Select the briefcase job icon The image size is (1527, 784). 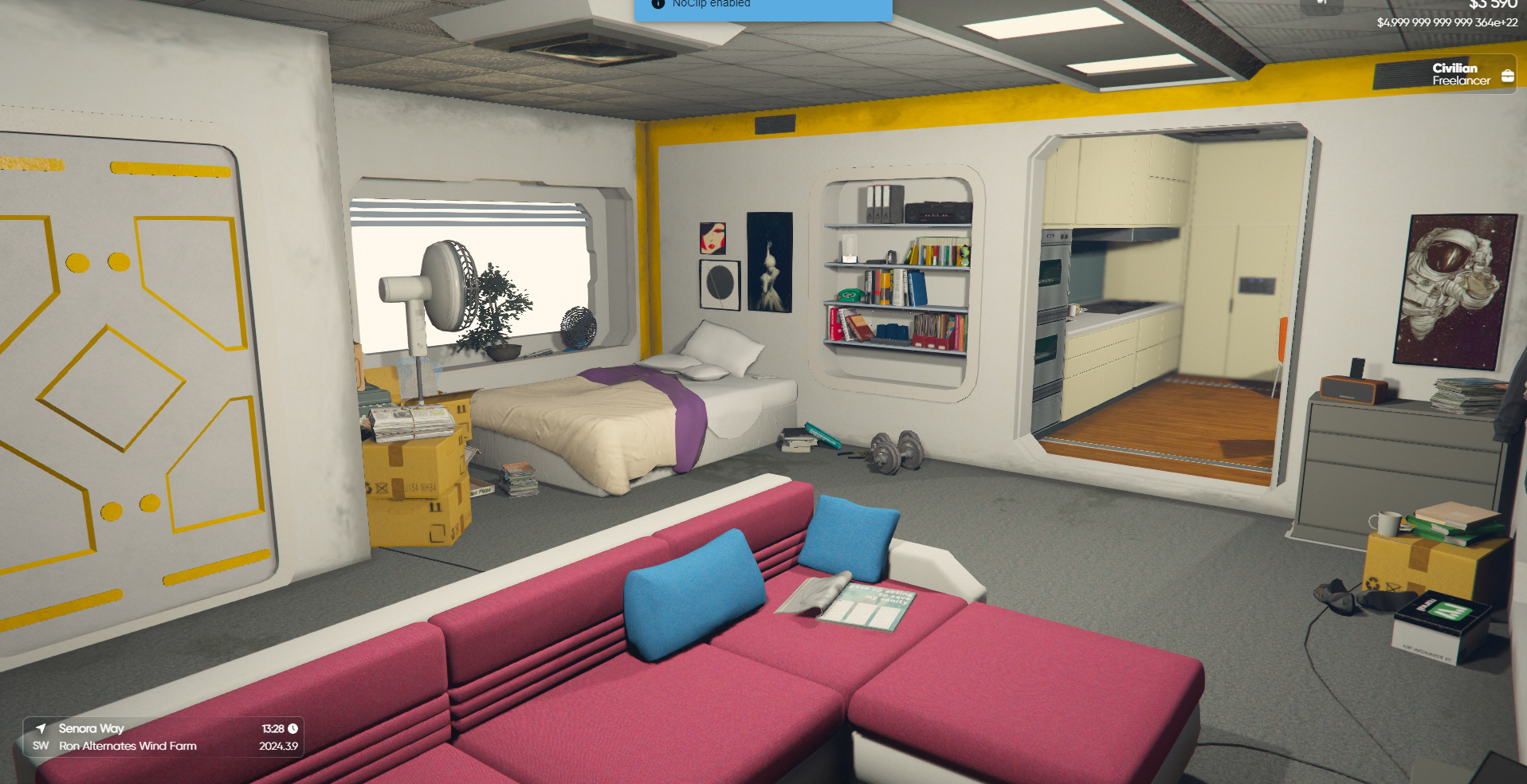(1507, 76)
